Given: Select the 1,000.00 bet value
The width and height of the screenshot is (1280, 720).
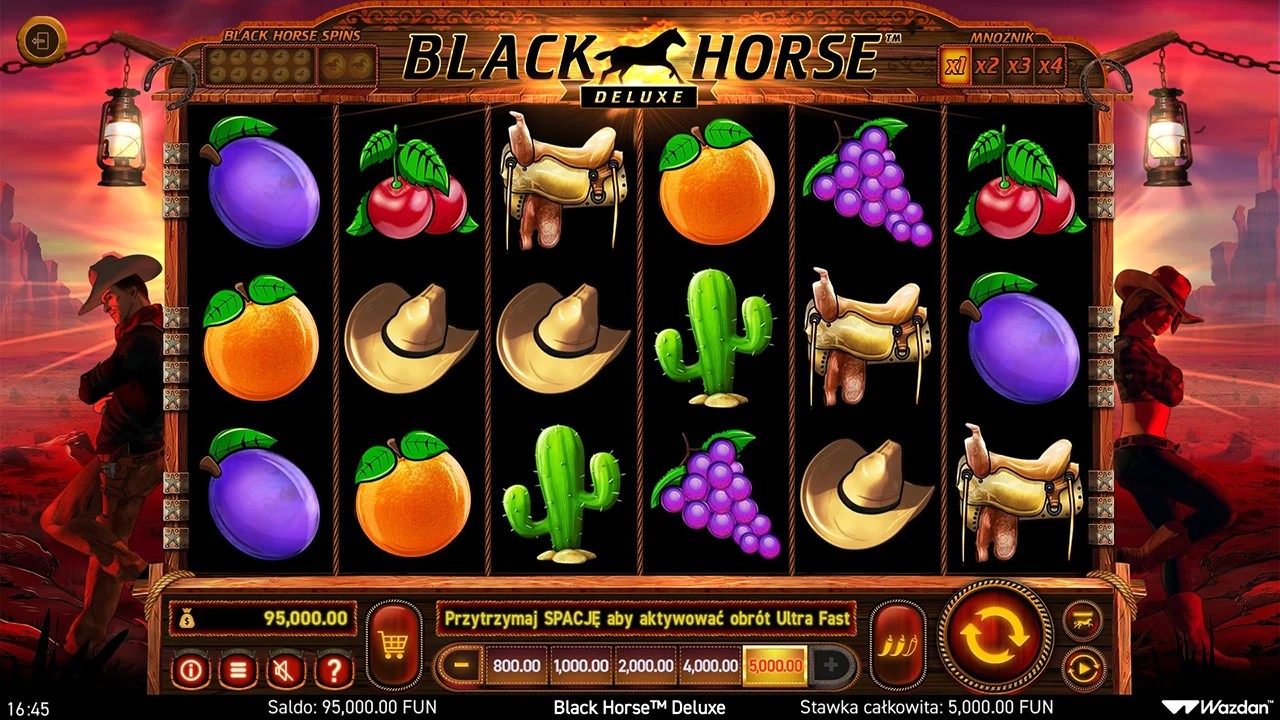Looking at the screenshot, I should [580, 665].
